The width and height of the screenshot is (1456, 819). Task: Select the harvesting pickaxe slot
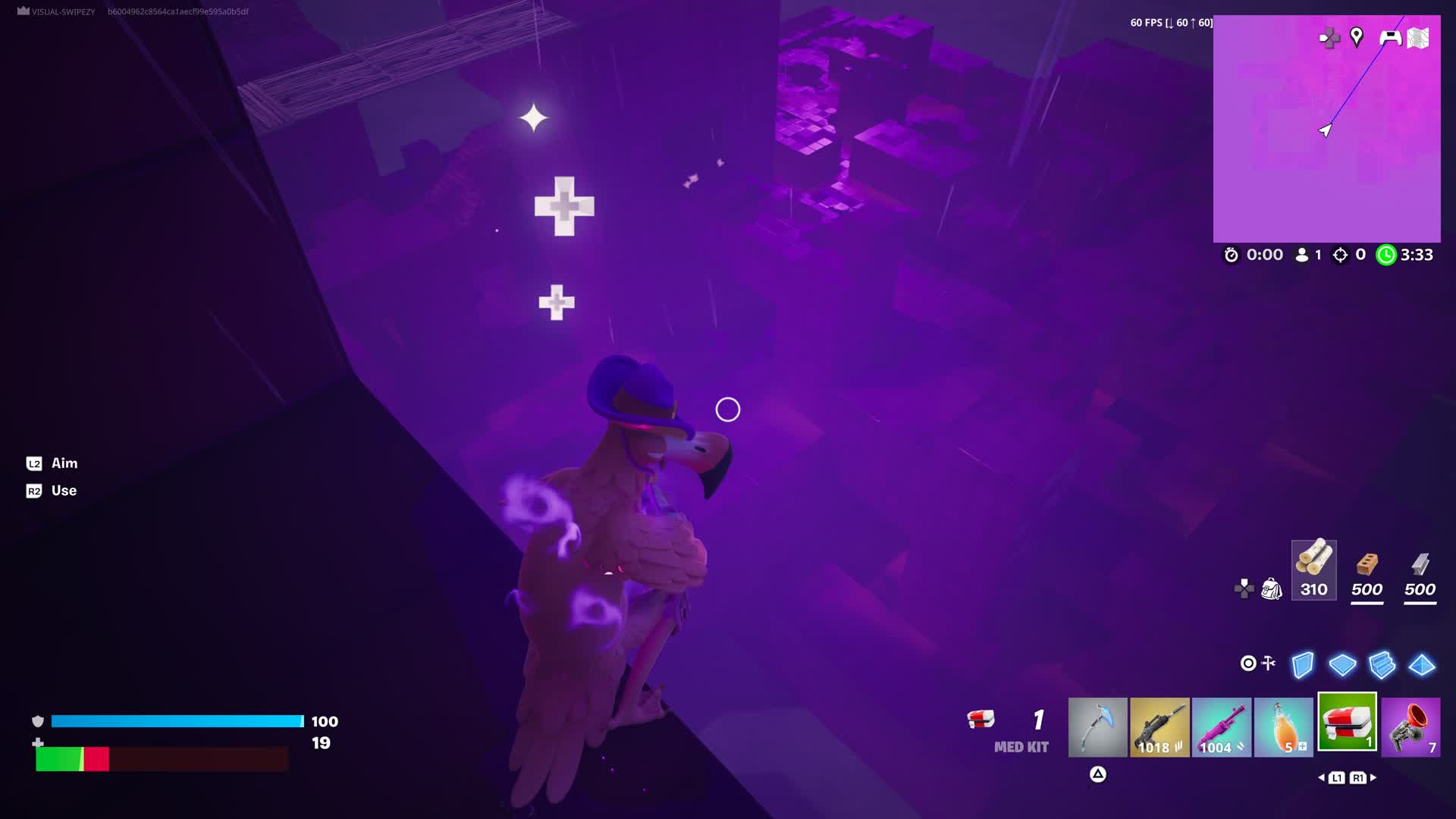(1098, 728)
